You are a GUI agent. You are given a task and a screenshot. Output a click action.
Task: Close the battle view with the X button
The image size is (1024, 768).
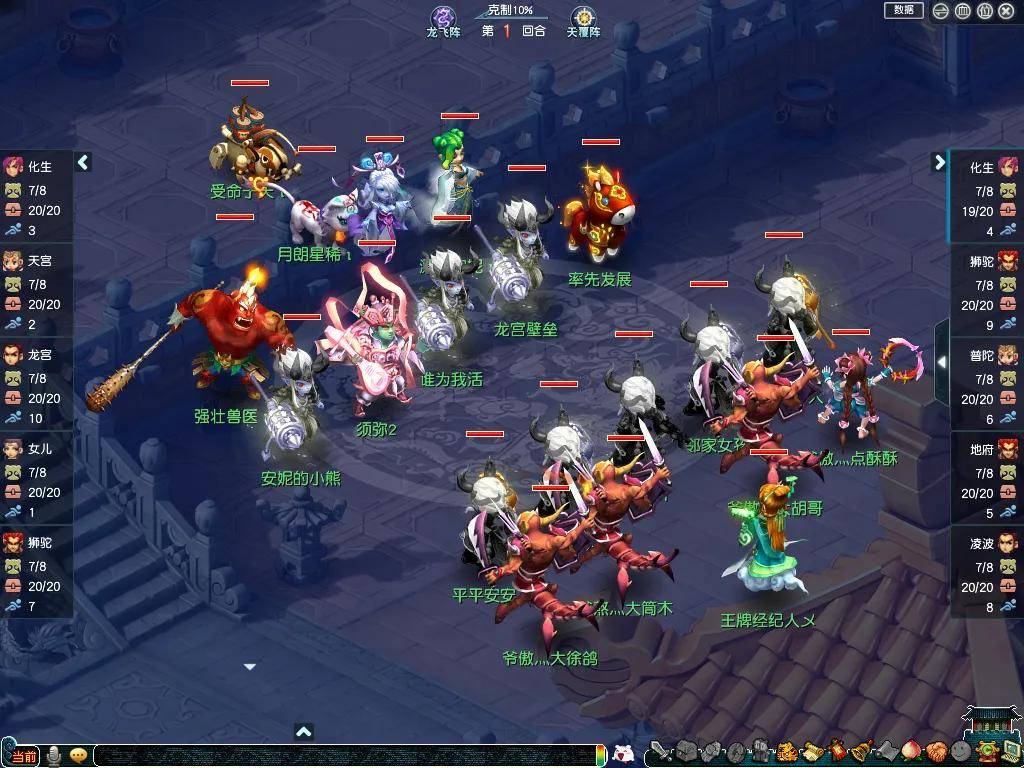(x=1007, y=11)
